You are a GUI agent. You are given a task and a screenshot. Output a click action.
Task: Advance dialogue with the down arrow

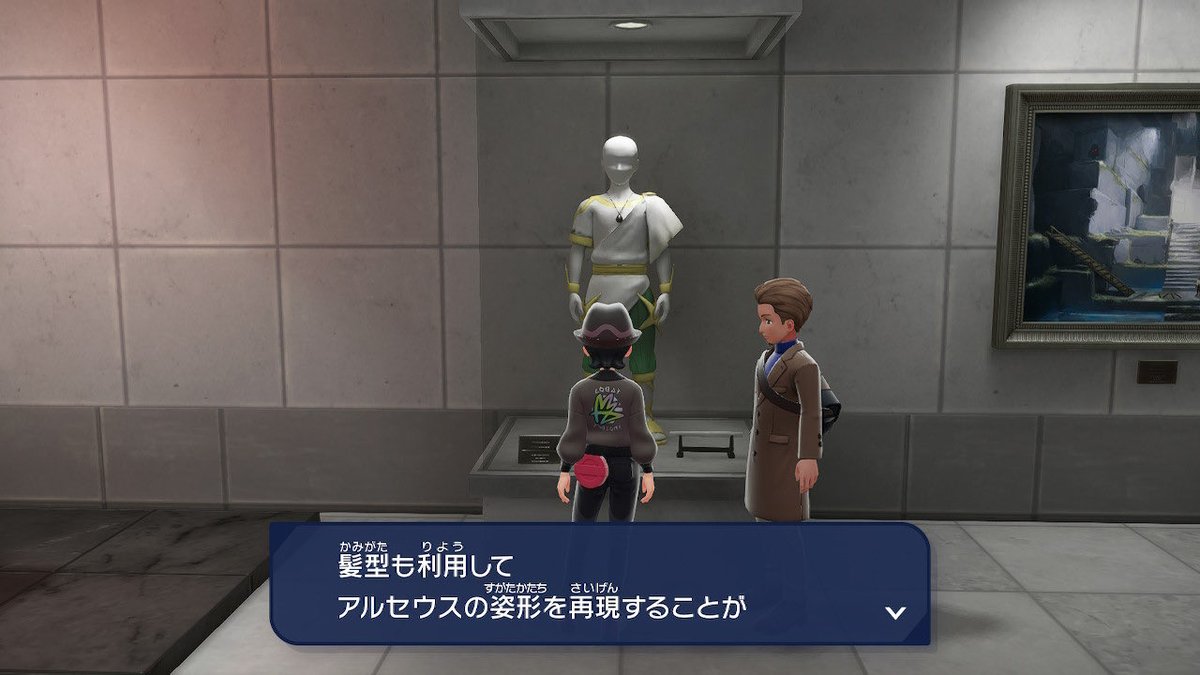(x=895, y=612)
